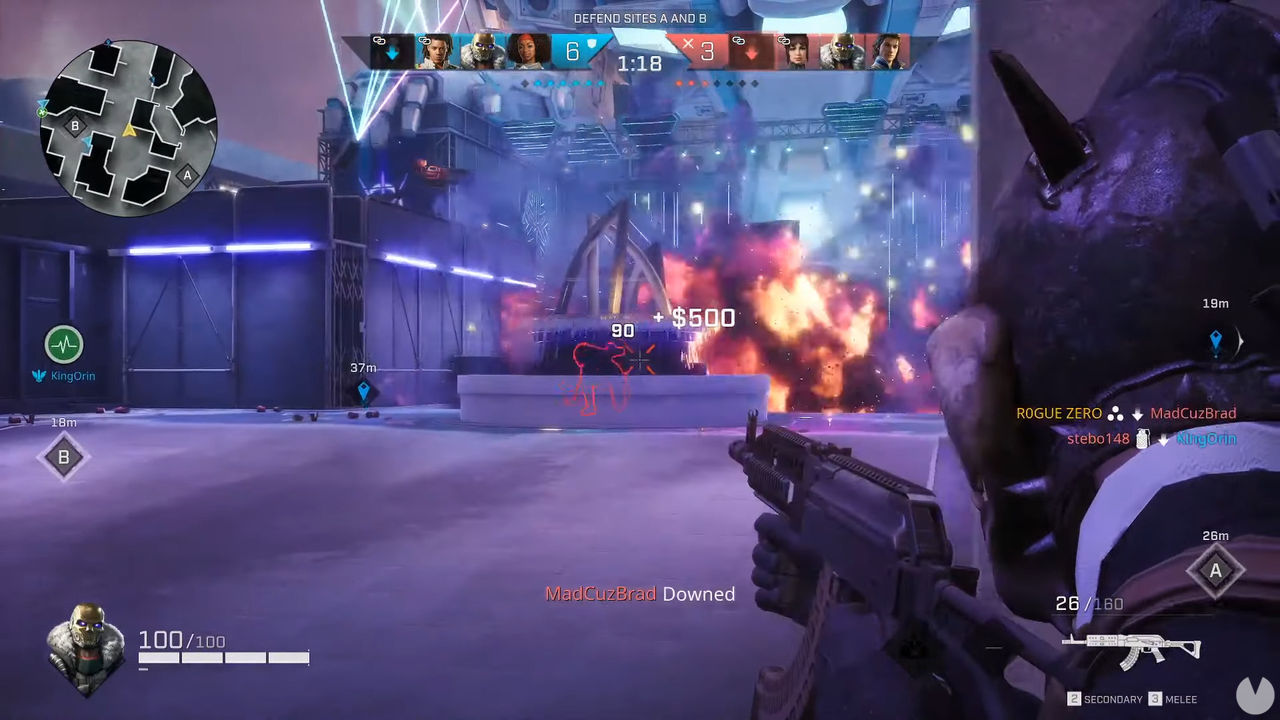Click the blue team's downed player slot
This screenshot has width=1280, height=720.
click(x=391, y=52)
